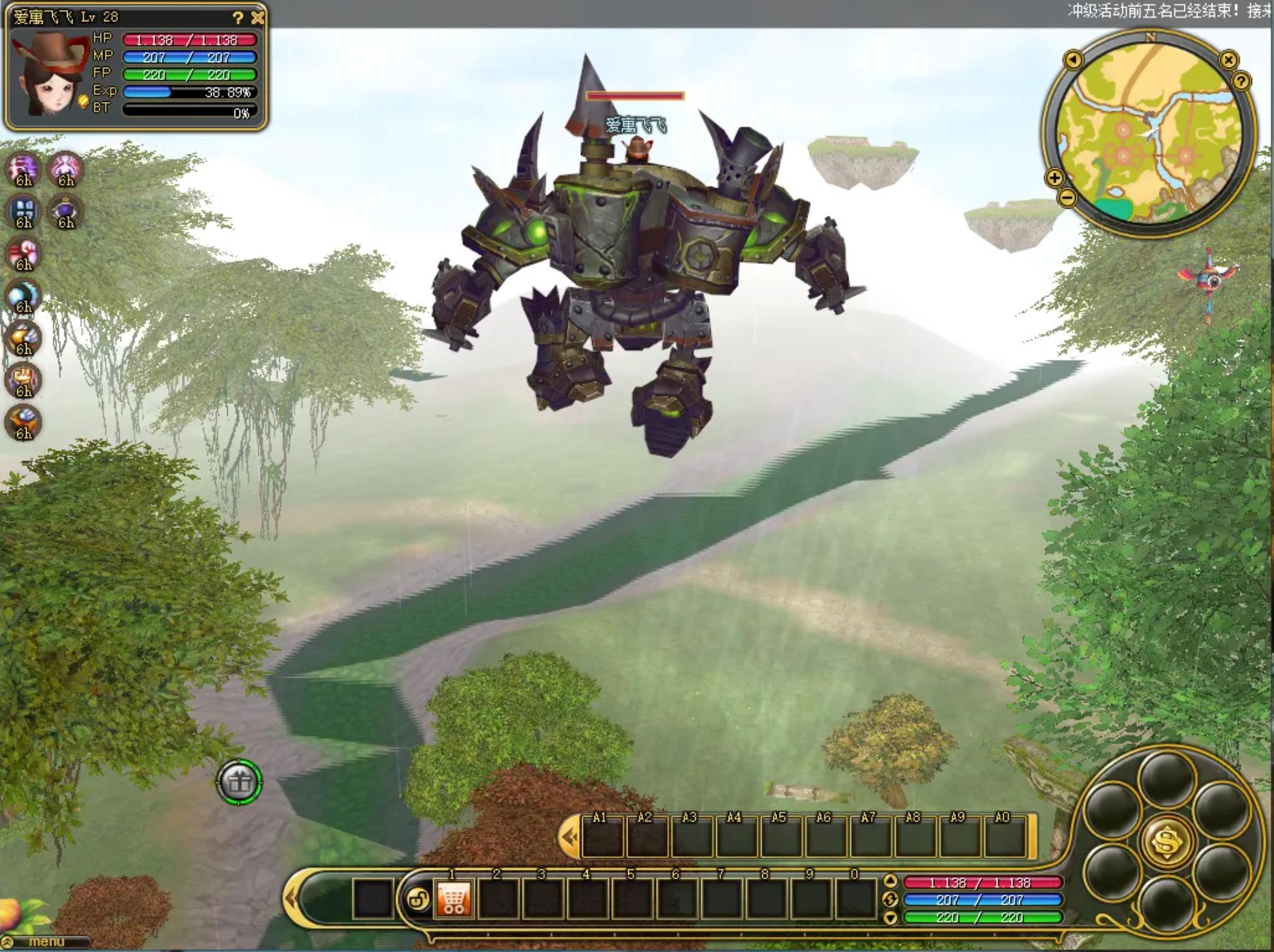Select the purple eye potion buff icon
The height and width of the screenshot is (952, 1274).
[66, 212]
